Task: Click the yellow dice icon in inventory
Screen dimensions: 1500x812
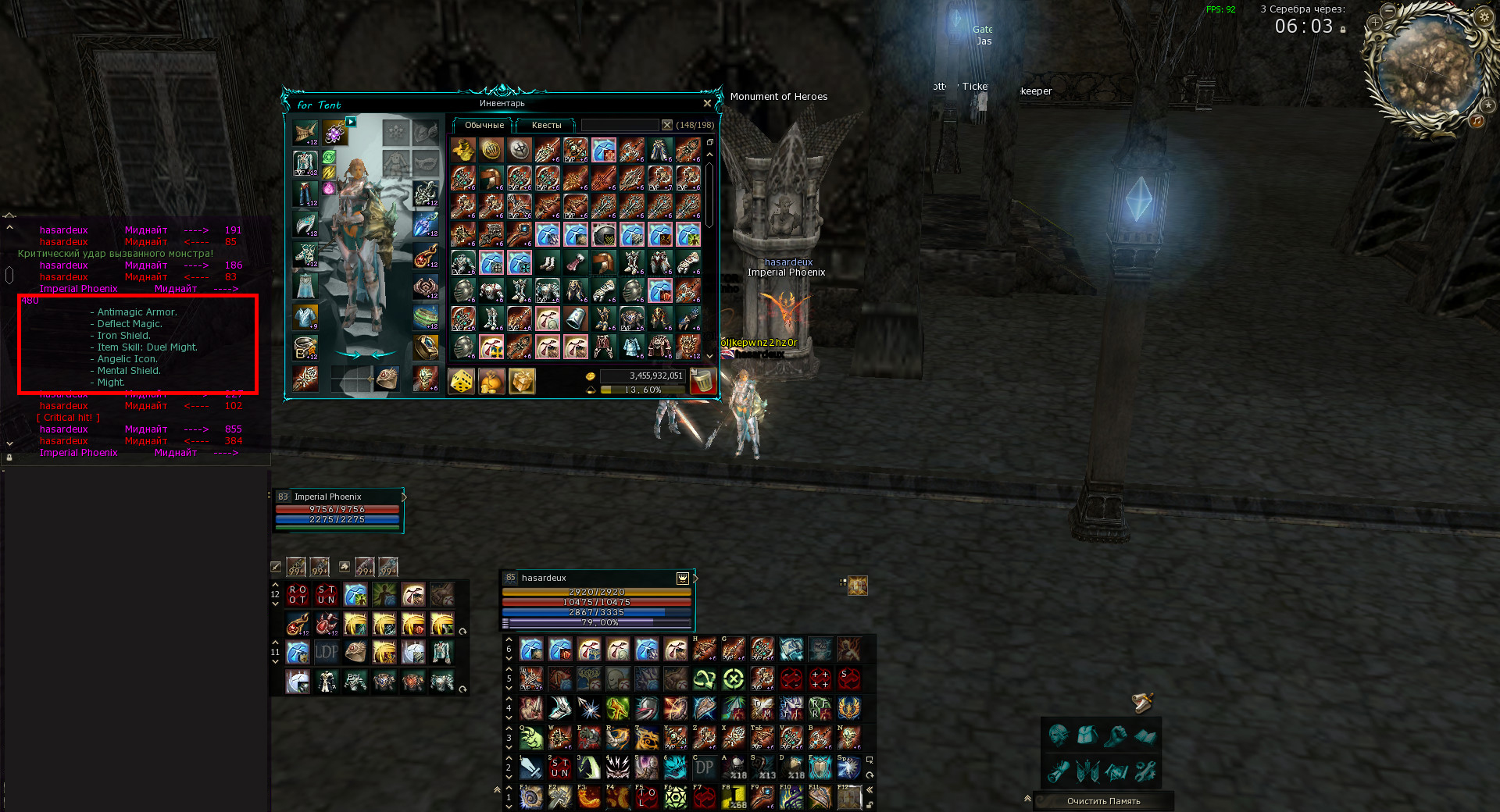Action: tap(462, 382)
